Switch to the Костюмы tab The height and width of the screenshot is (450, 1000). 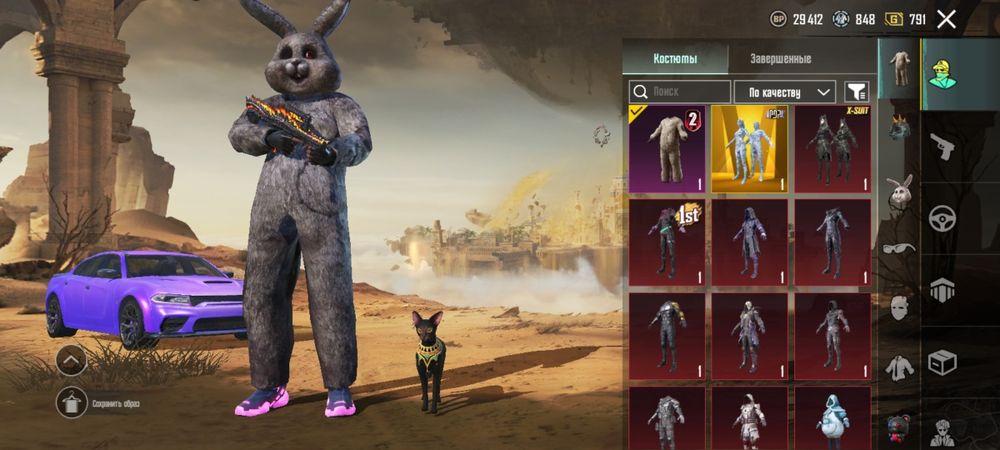(675, 58)
